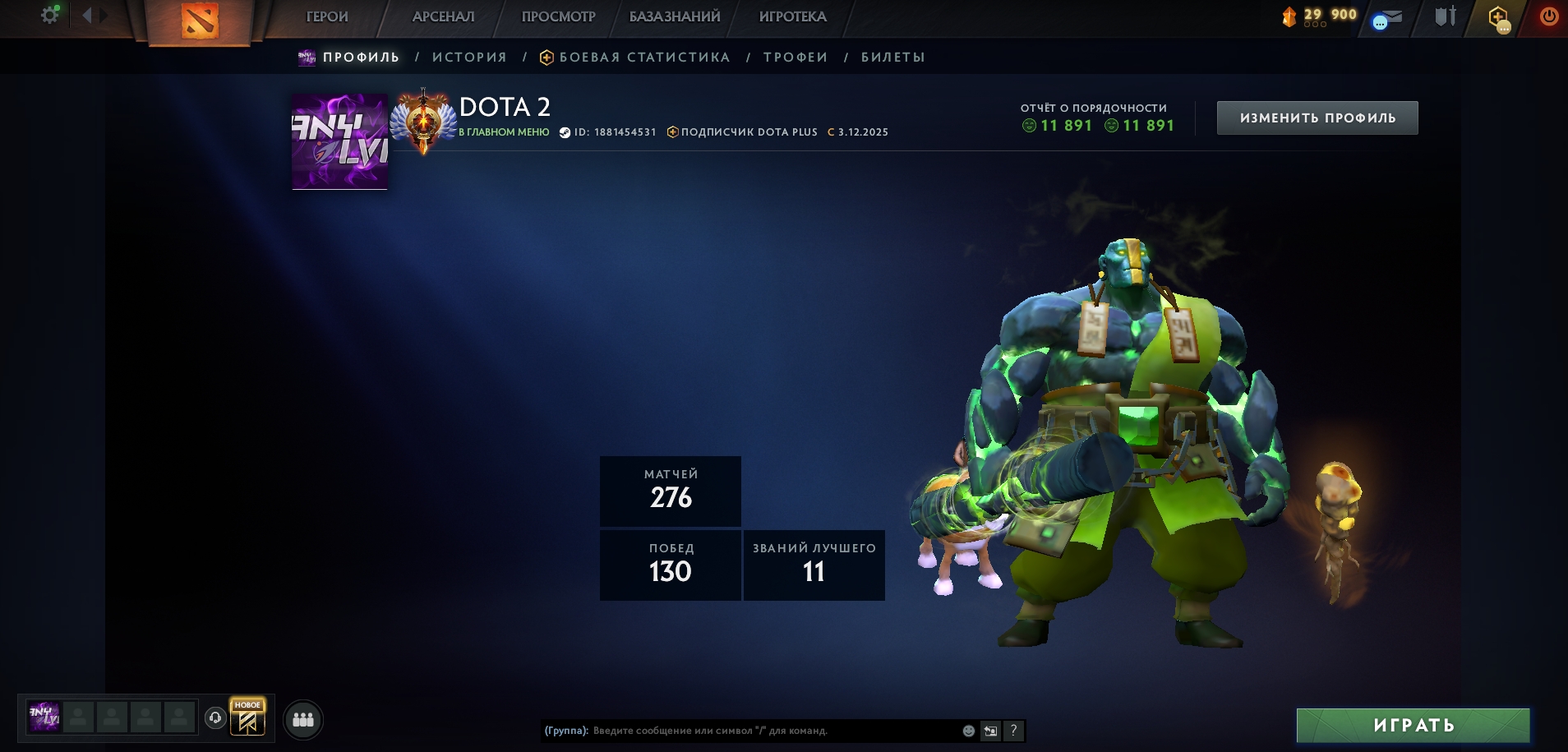Switch to the История tab

[469, 58]
